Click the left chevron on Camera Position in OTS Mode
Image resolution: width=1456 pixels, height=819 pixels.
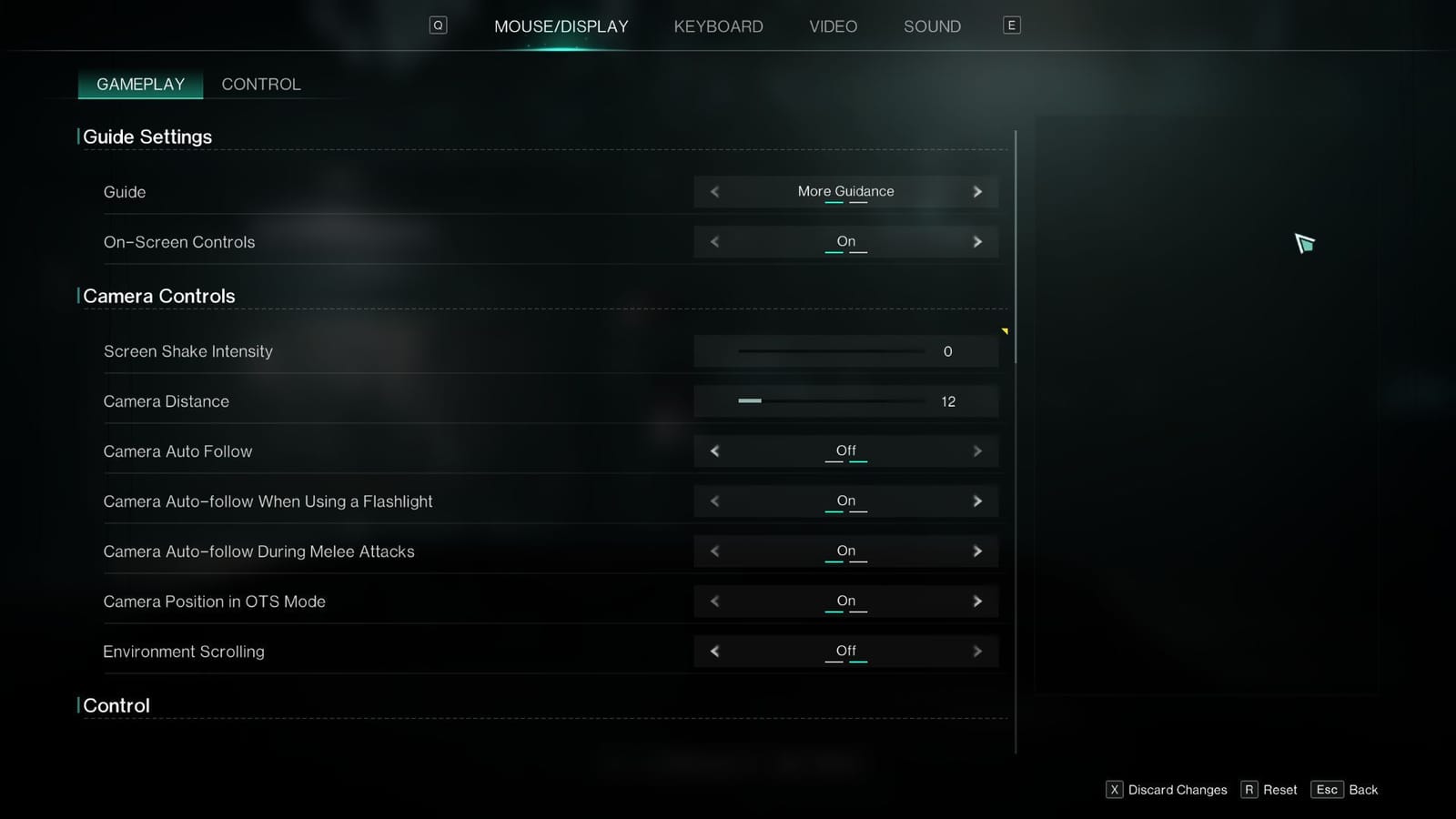pyautogui.click(x=714, y=601)
